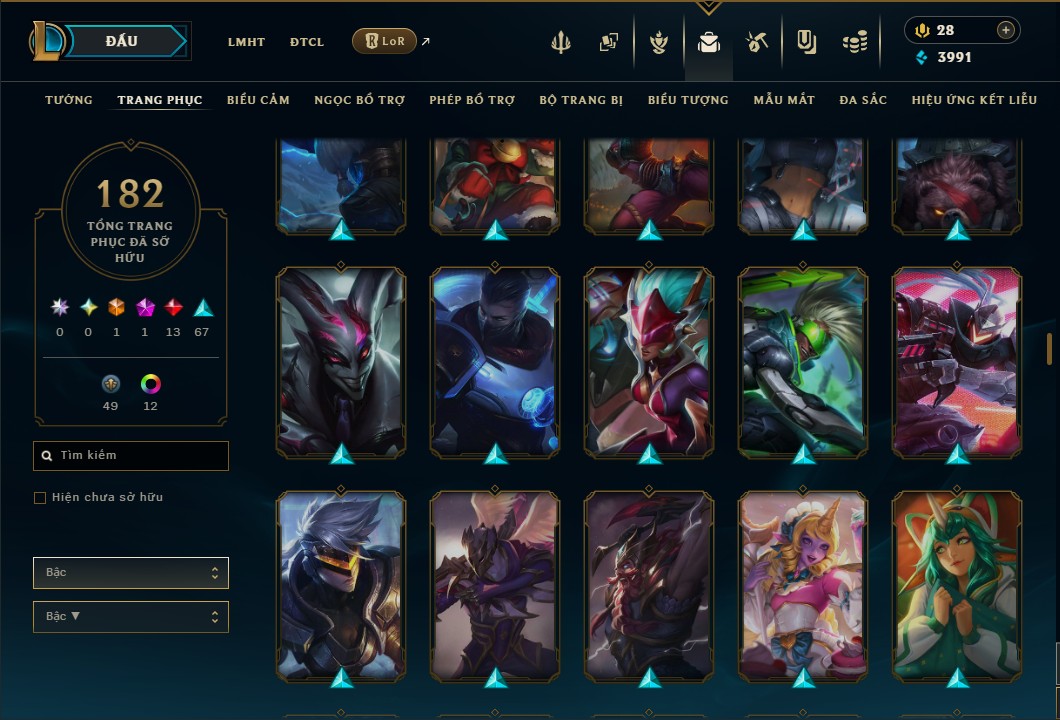Open the coin stack store icon
The image size is (1060, 720).
coord(855,42)
